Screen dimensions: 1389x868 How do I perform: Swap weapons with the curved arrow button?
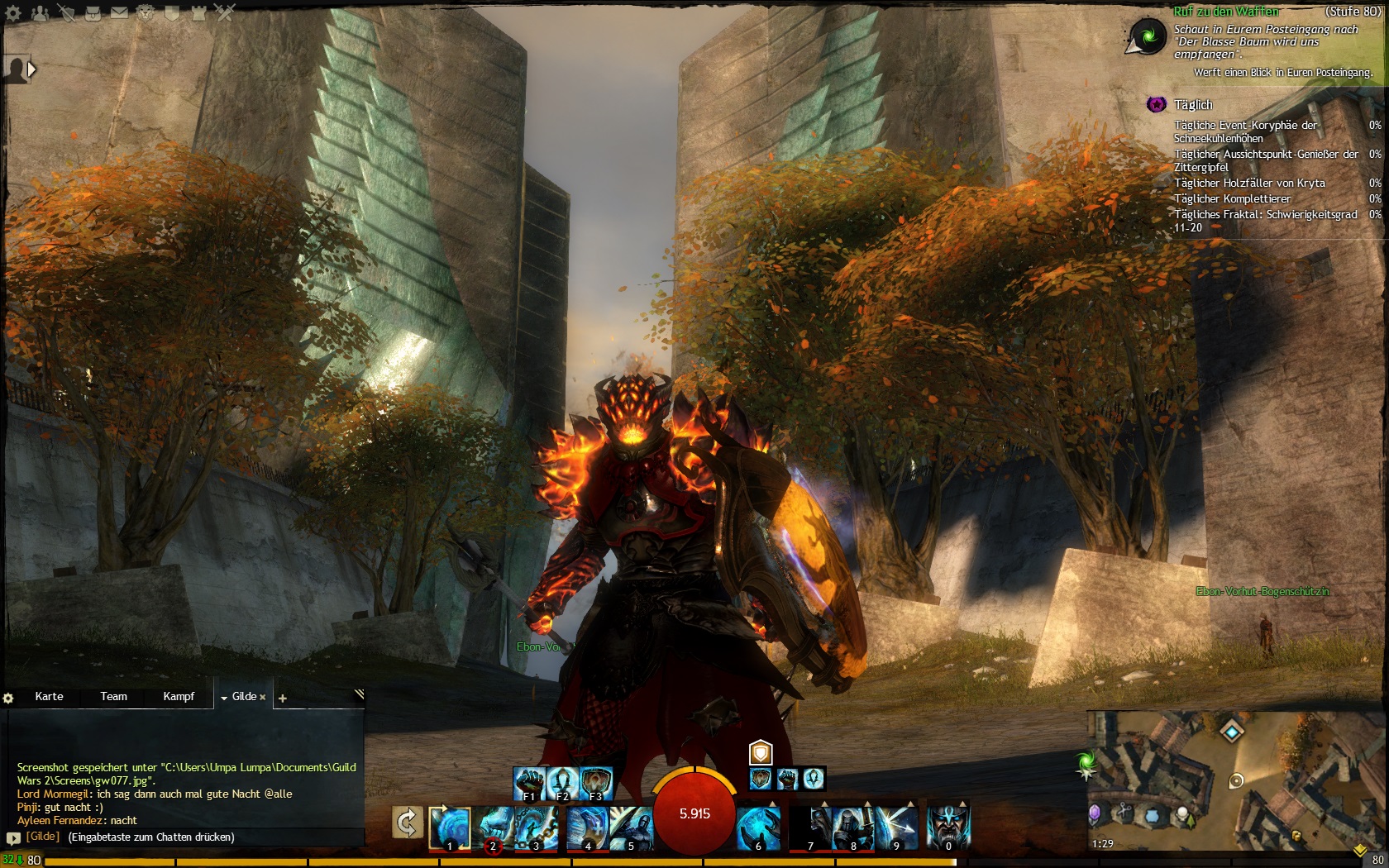click(x=407, y=823)
